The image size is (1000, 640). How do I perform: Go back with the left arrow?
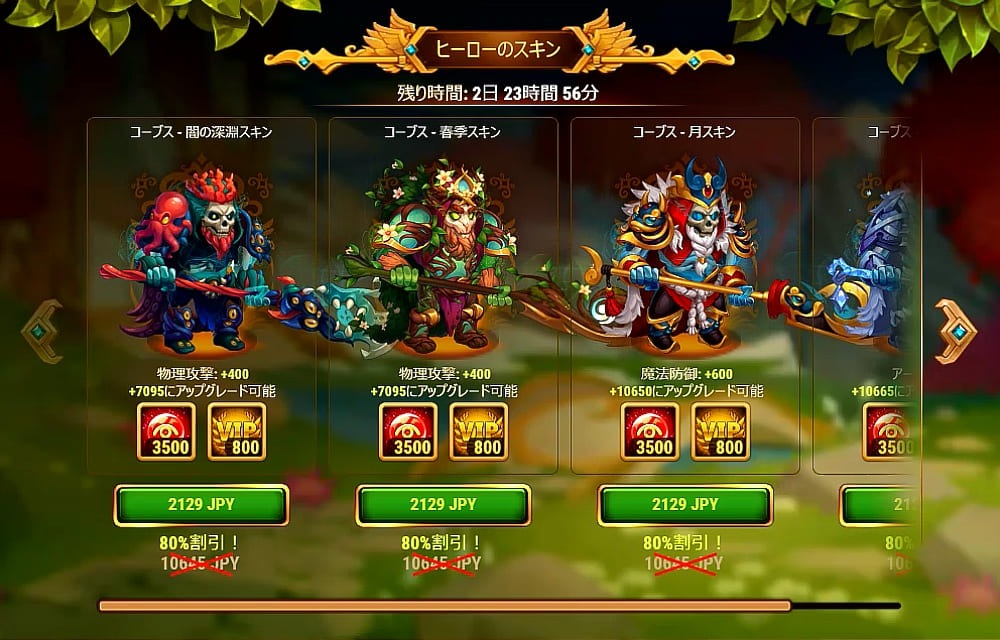pyautogui.click(x=42, y=331)
